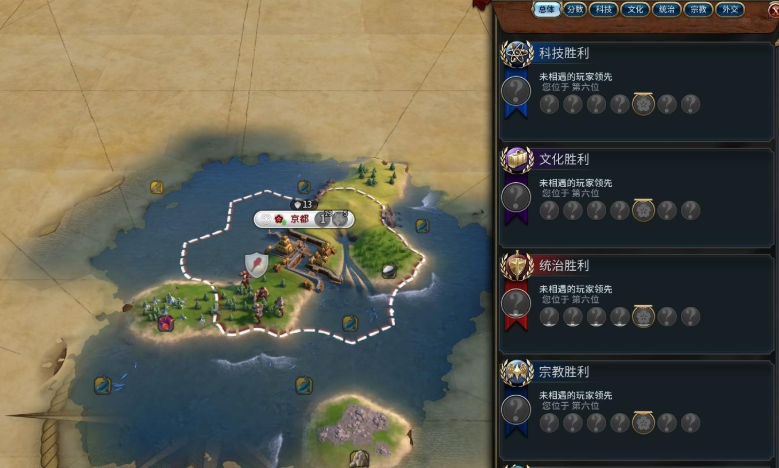
Task: Select the warrior unit shield flag
Action: [x=256, y=265]
